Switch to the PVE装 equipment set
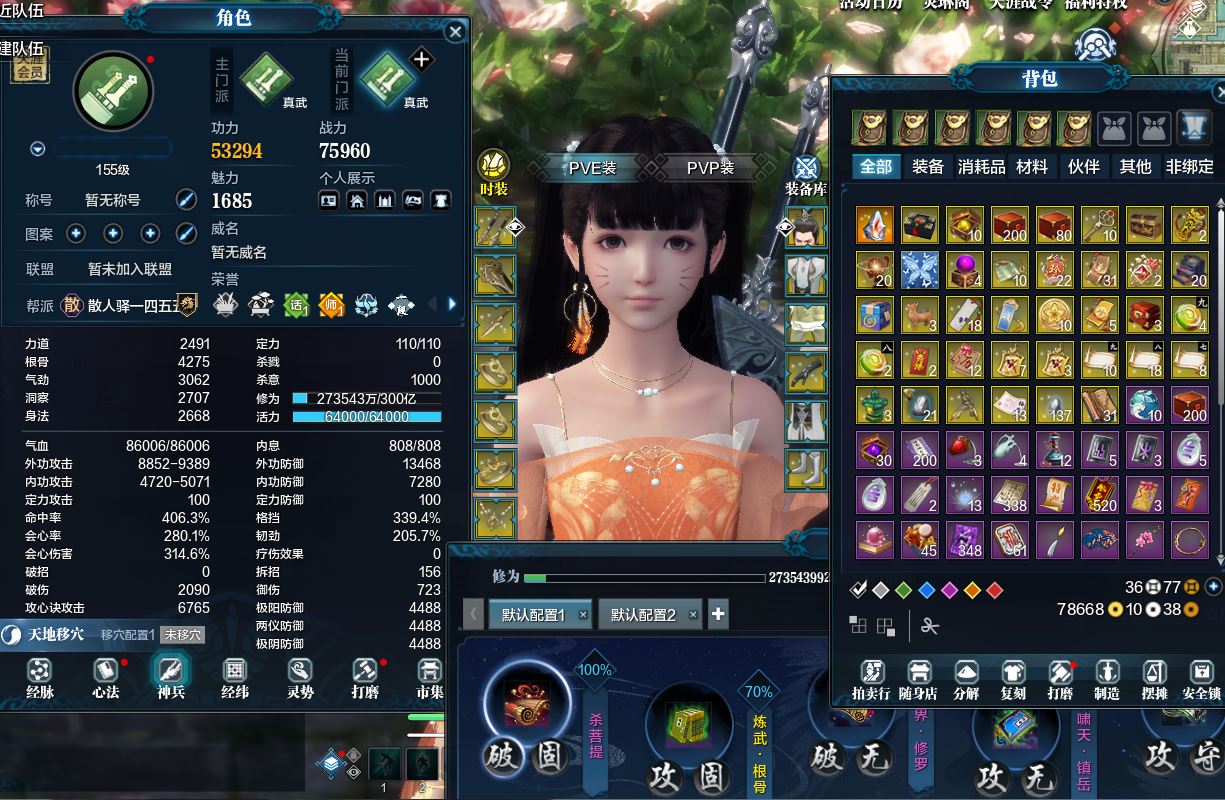This screenshot has width=1225, height=800. pos(592,168)
